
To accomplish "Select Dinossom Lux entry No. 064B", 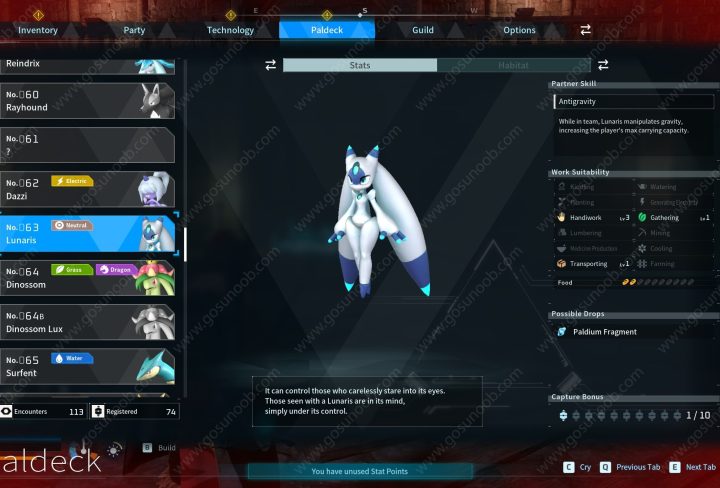I will point(88,322).
